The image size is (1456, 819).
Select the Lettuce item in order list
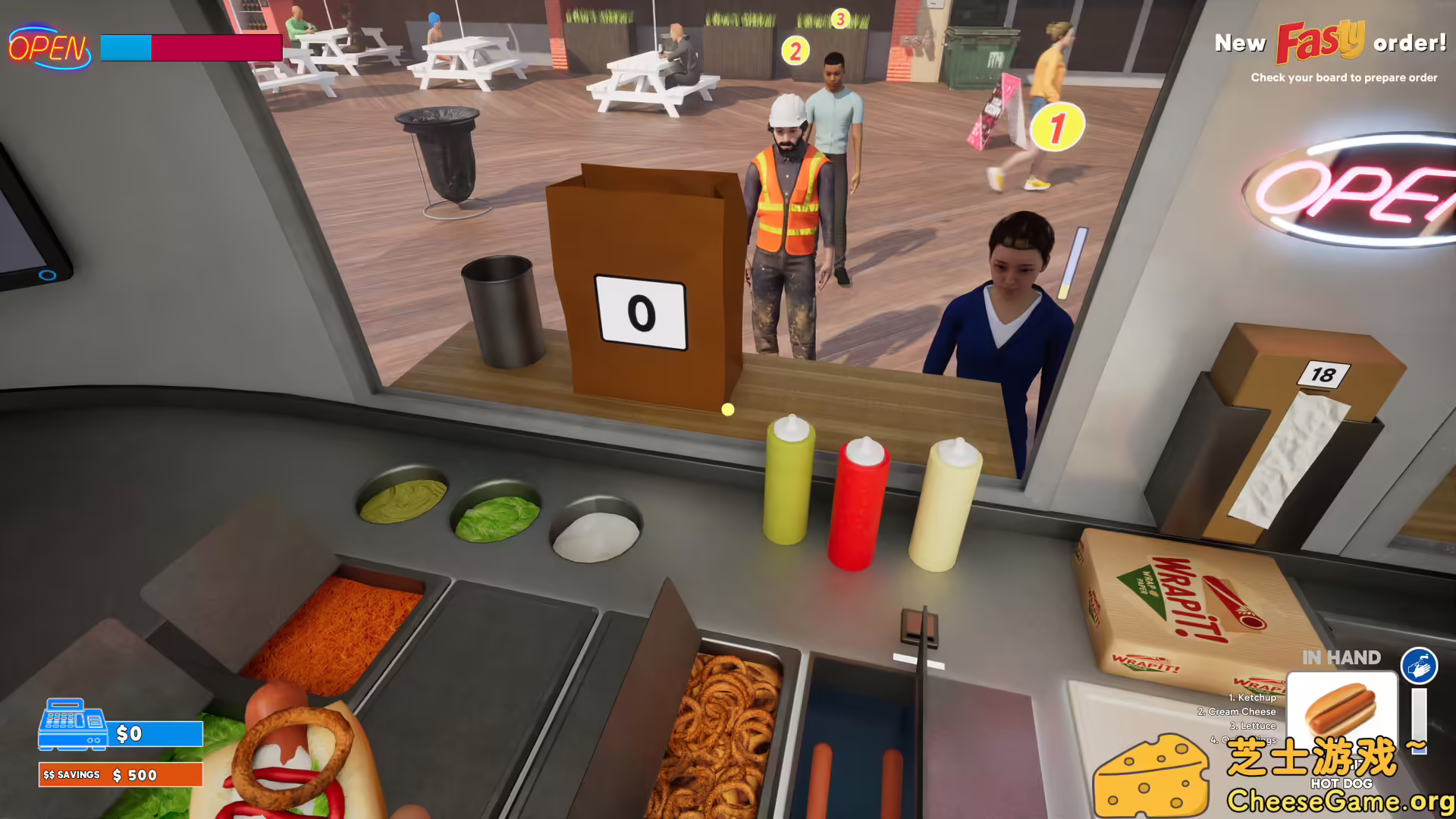click(x=1254, y=726)
